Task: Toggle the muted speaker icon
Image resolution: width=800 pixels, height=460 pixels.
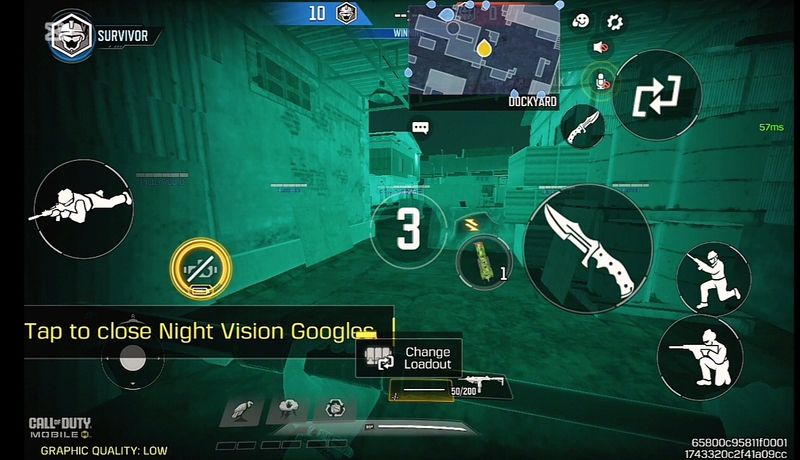Action: tap(600, 47)
